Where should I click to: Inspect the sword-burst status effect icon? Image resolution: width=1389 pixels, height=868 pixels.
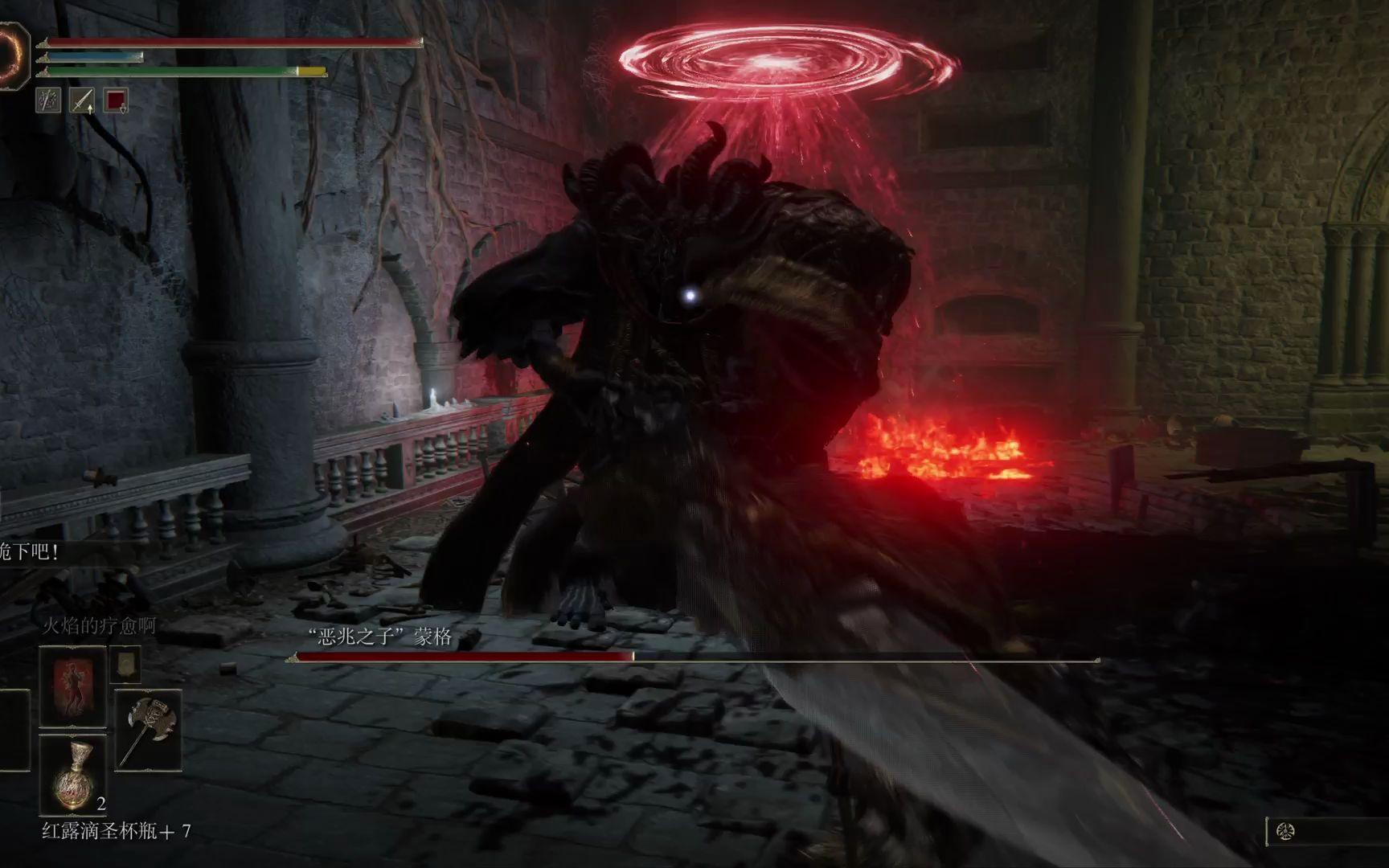click(x=48, y=100)
